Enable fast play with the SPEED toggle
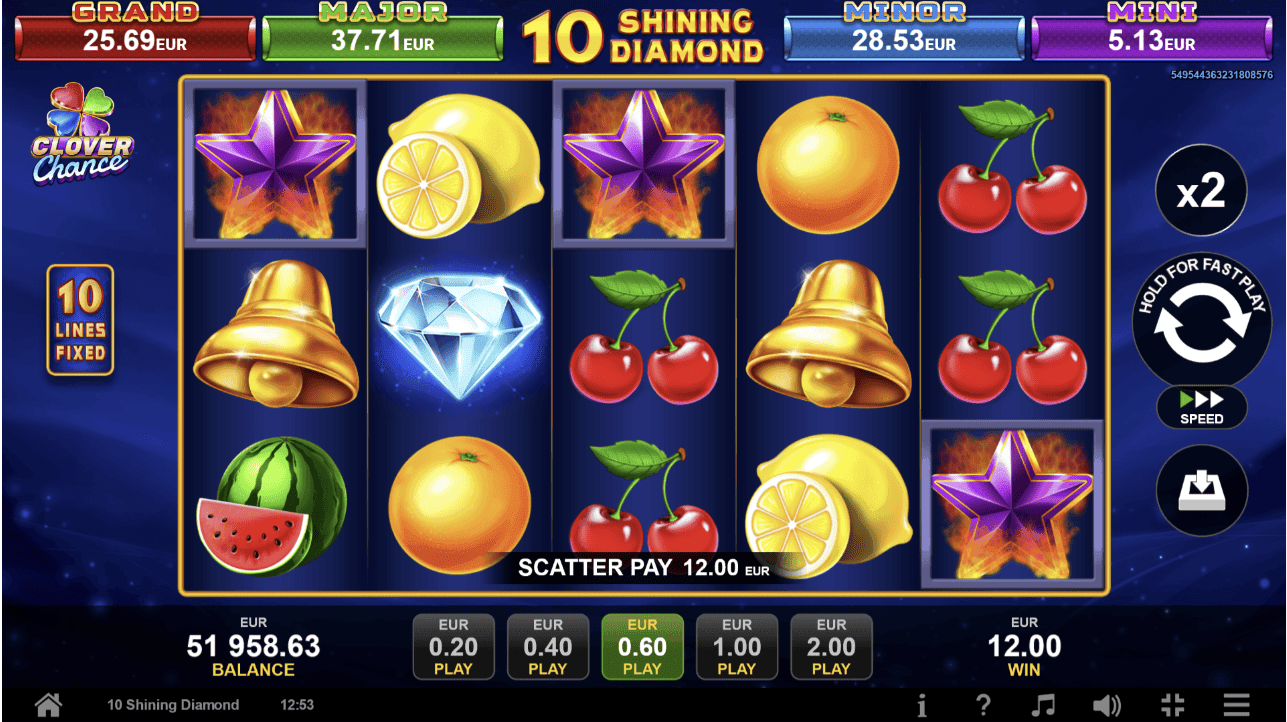Viewport: 1287px width, 722px height. [1201, 408]
